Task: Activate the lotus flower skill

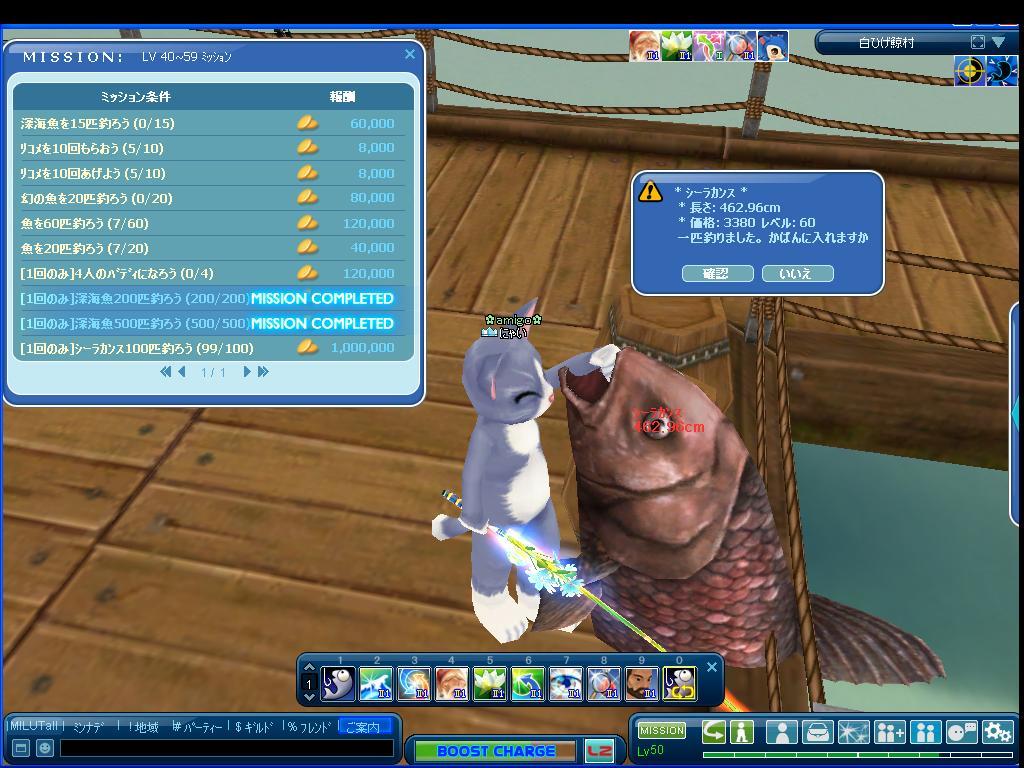Action: (489, 684)
